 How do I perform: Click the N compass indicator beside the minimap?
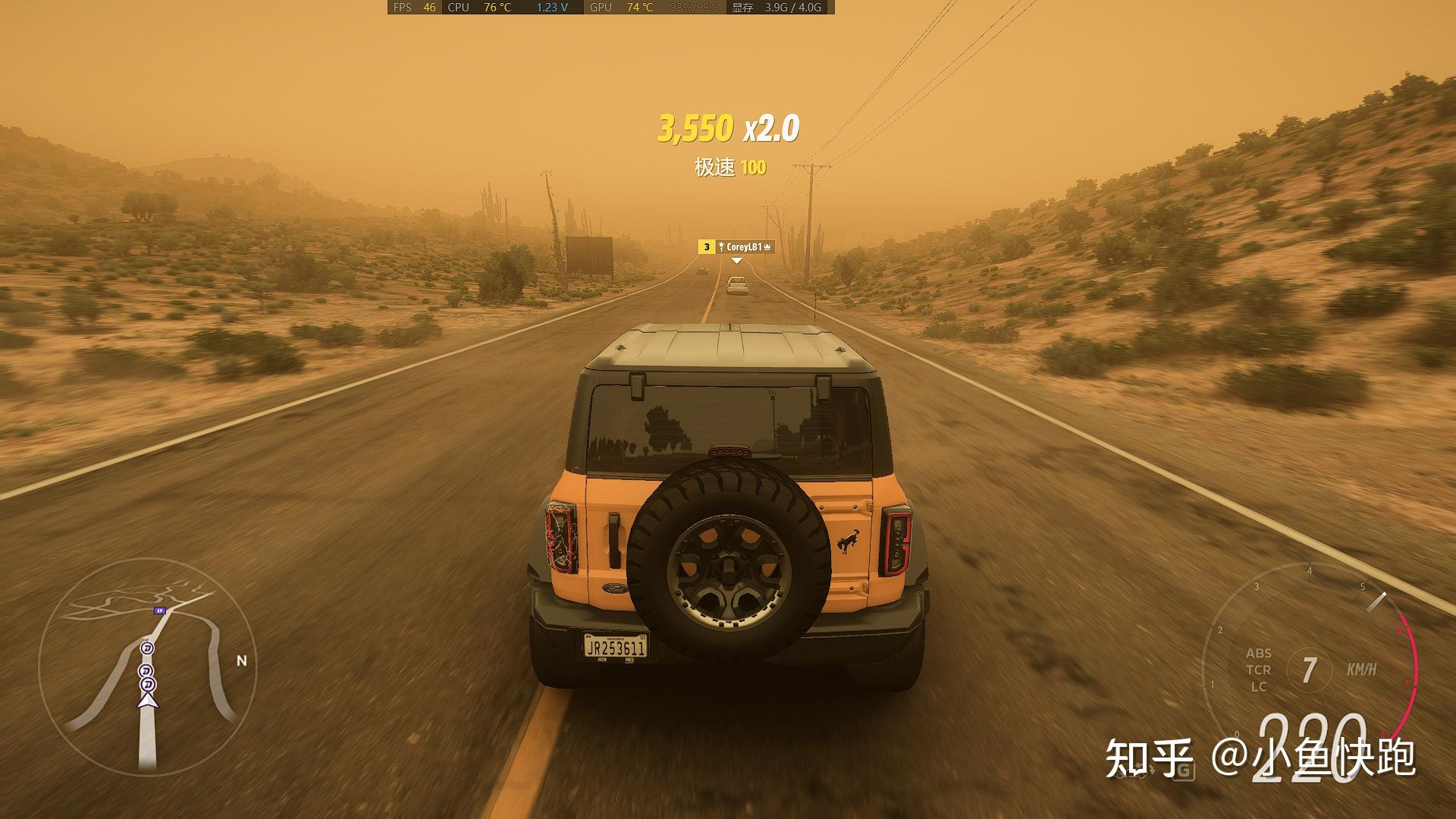(x=242, y=661)
